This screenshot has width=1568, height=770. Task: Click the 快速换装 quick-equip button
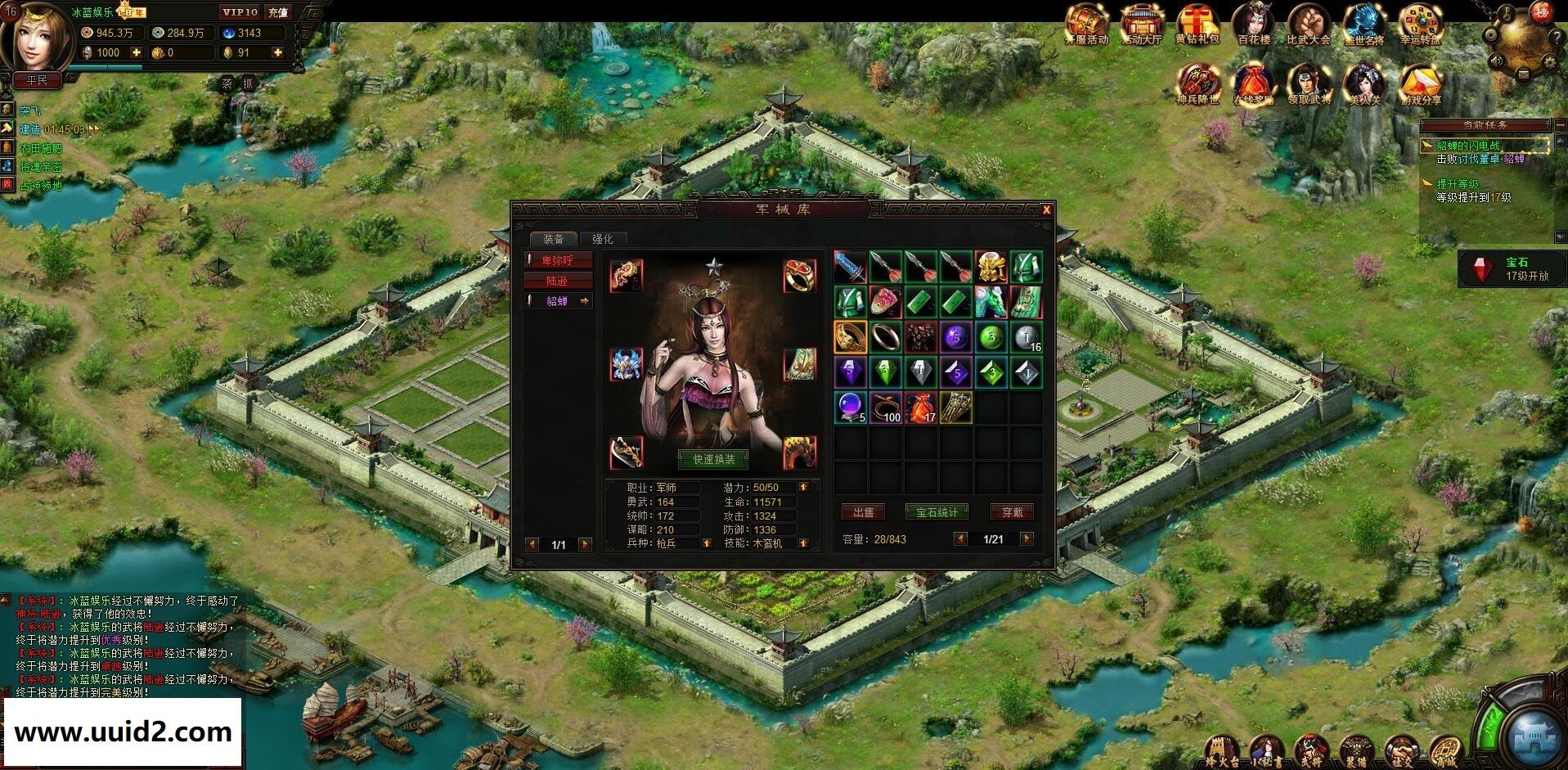click(x=713, y=459)
